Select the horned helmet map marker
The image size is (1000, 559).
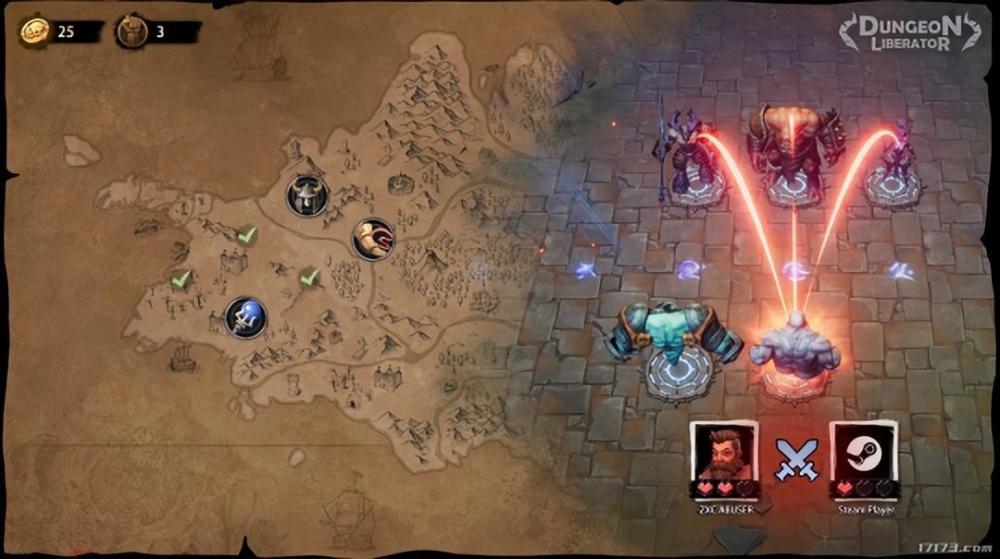[x=307, y=195]
